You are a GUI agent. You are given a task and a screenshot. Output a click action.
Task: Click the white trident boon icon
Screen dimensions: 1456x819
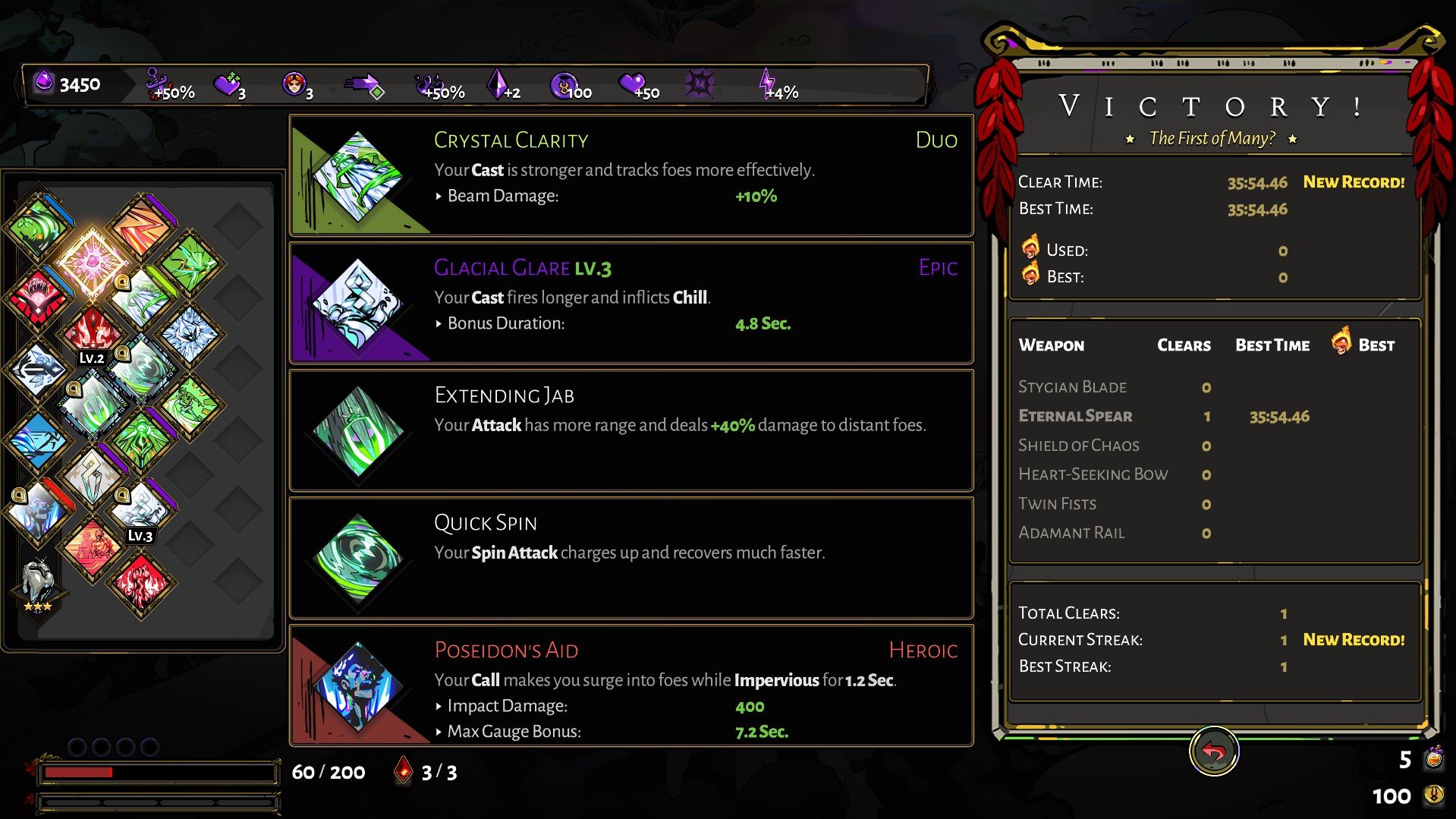[x=38, y=370]
